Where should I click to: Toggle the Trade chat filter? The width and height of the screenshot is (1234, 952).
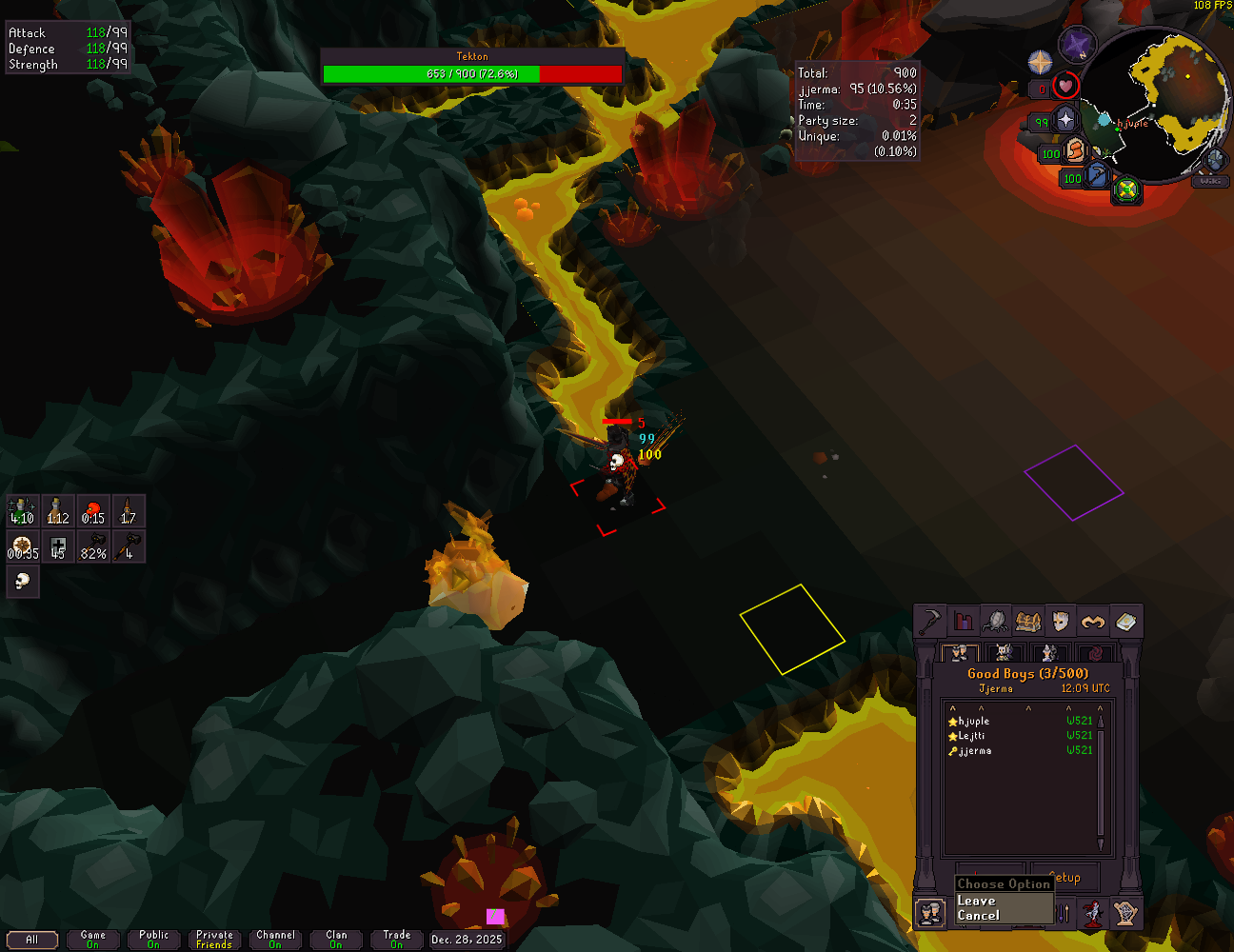coord(397,940)
